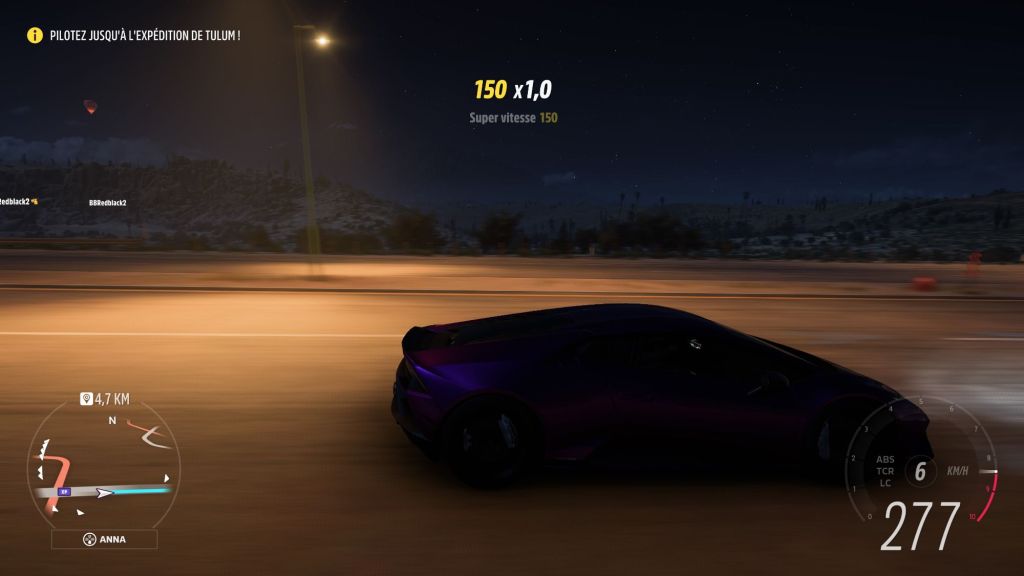Activate the ANNA assistant label
The height and width of the screenshot is (576, 1024).
click(104, 539)
